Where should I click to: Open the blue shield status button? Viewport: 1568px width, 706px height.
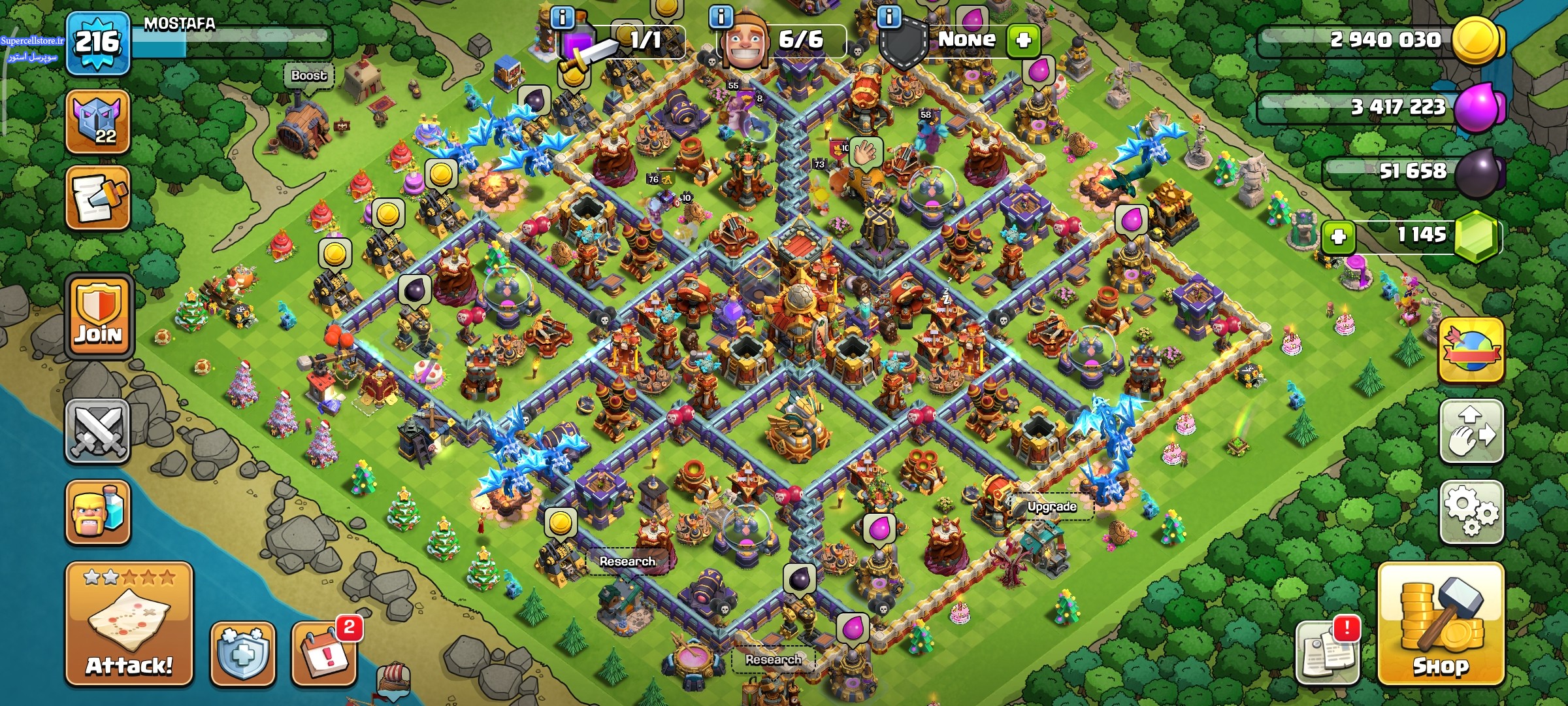[242, 654]
